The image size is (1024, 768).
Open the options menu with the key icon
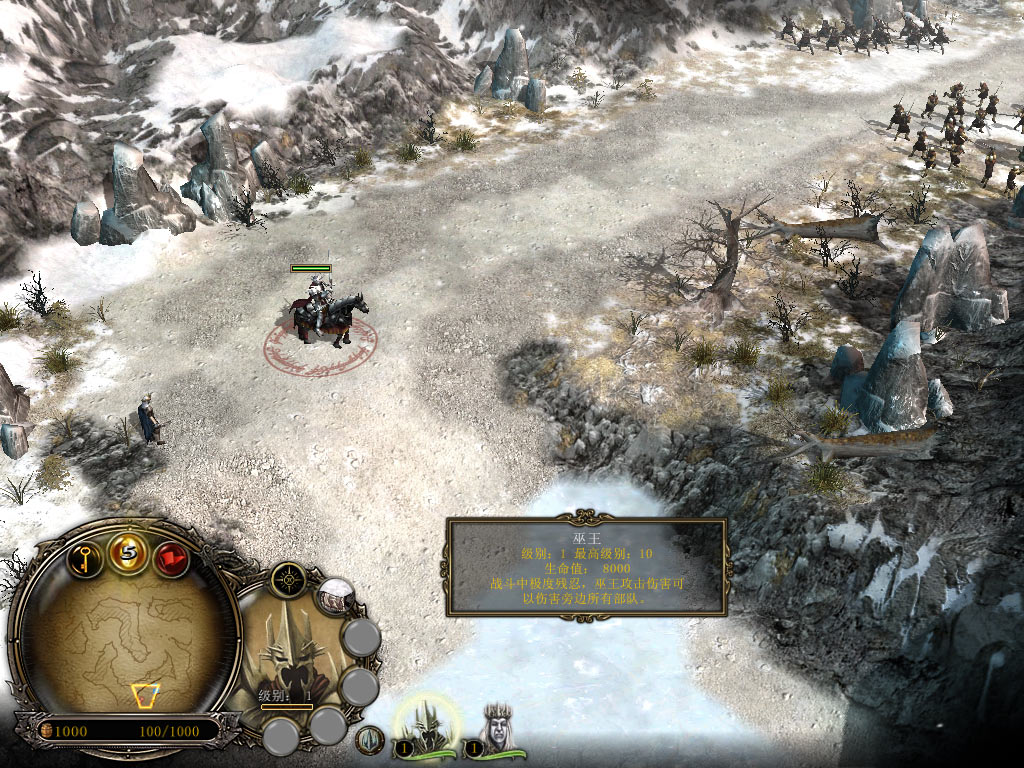86,558
